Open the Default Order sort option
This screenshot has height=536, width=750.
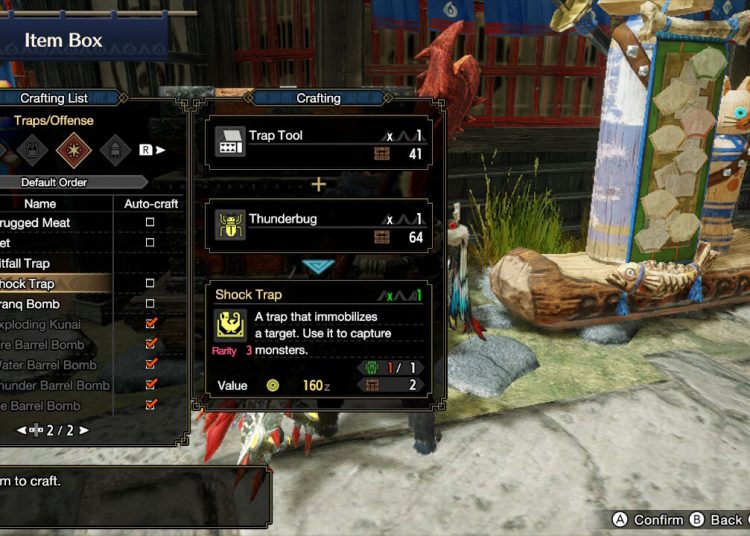[68, 182]
